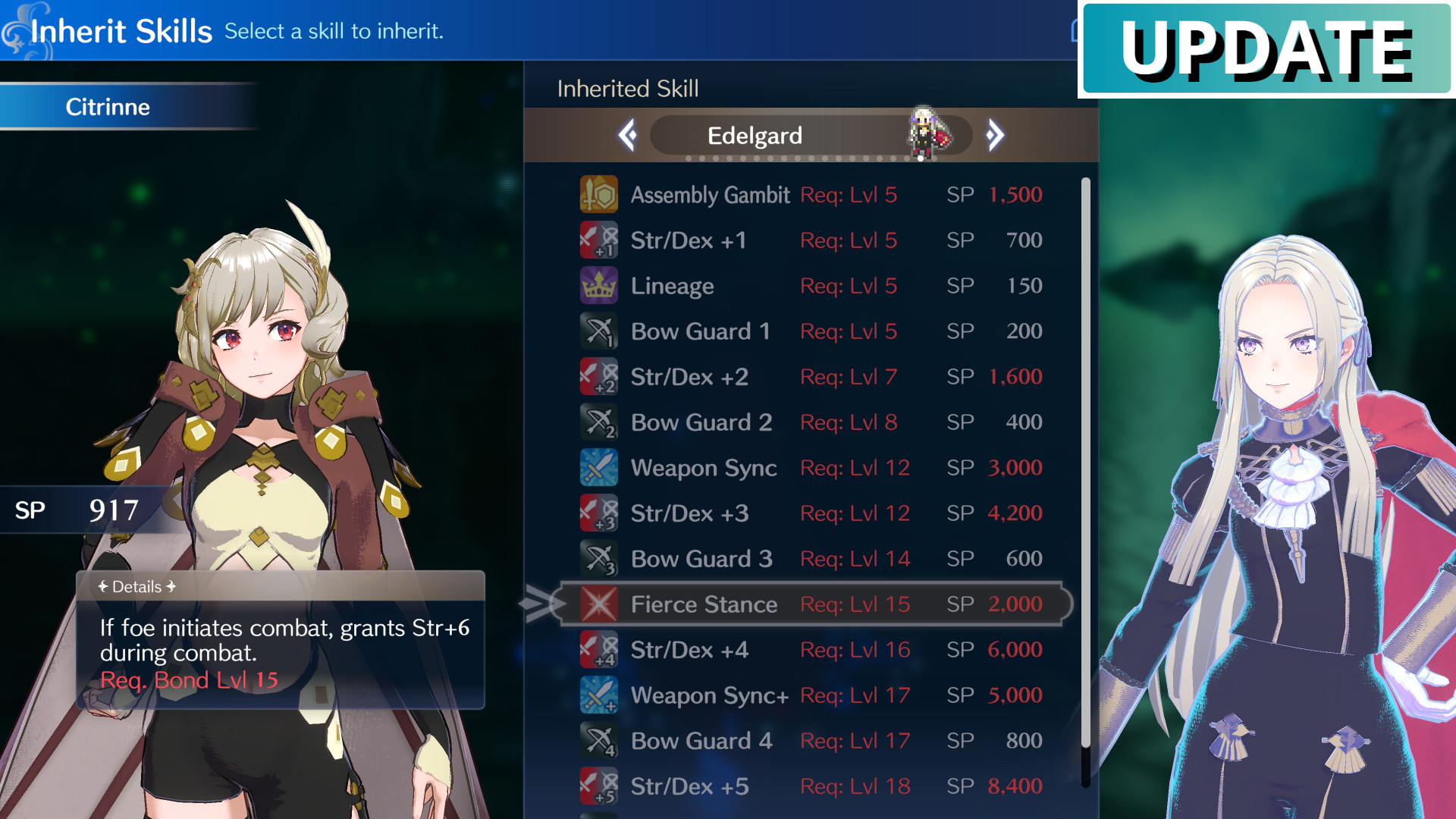Click the Lineage crown icon
1456x819 pixels.
(x=599, y=286)
